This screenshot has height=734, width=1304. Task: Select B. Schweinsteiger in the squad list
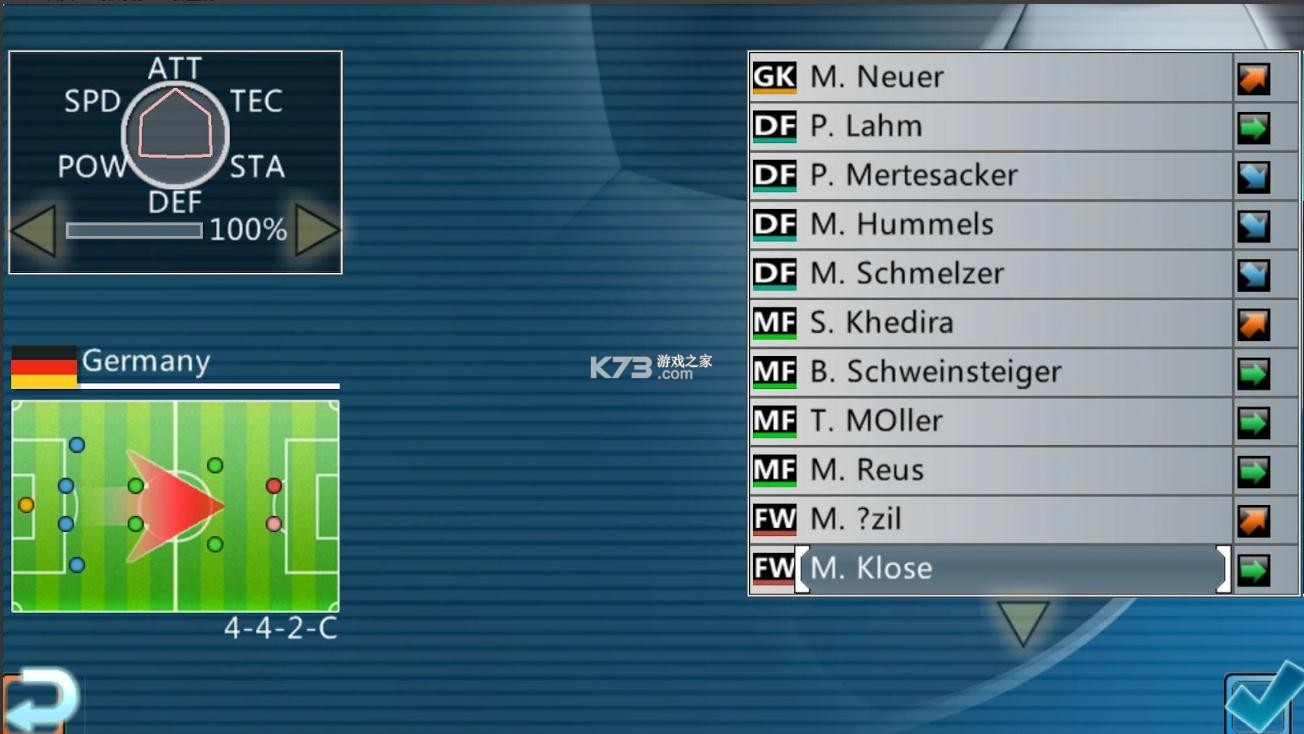pyautogui.click(x=990, y=371)
